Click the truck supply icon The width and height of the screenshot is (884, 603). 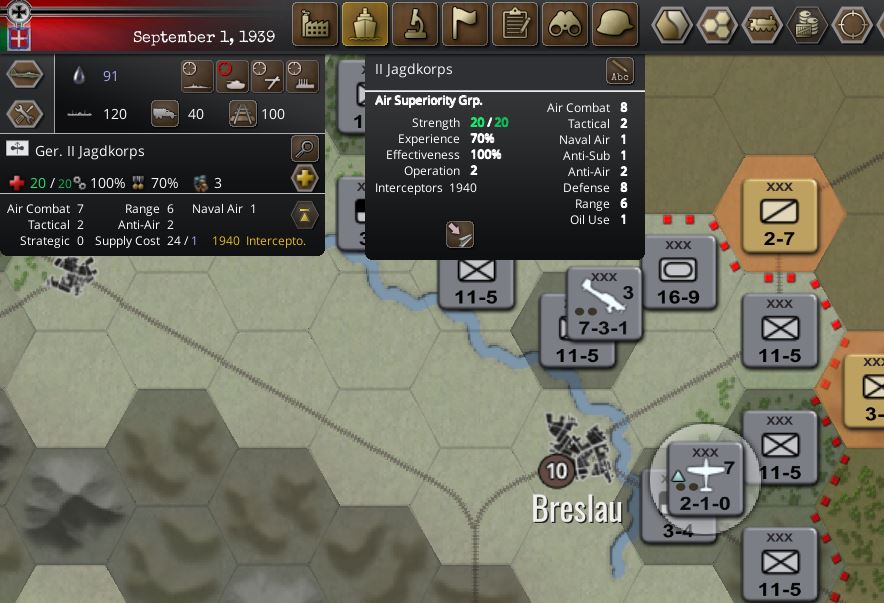click(165, 114)
